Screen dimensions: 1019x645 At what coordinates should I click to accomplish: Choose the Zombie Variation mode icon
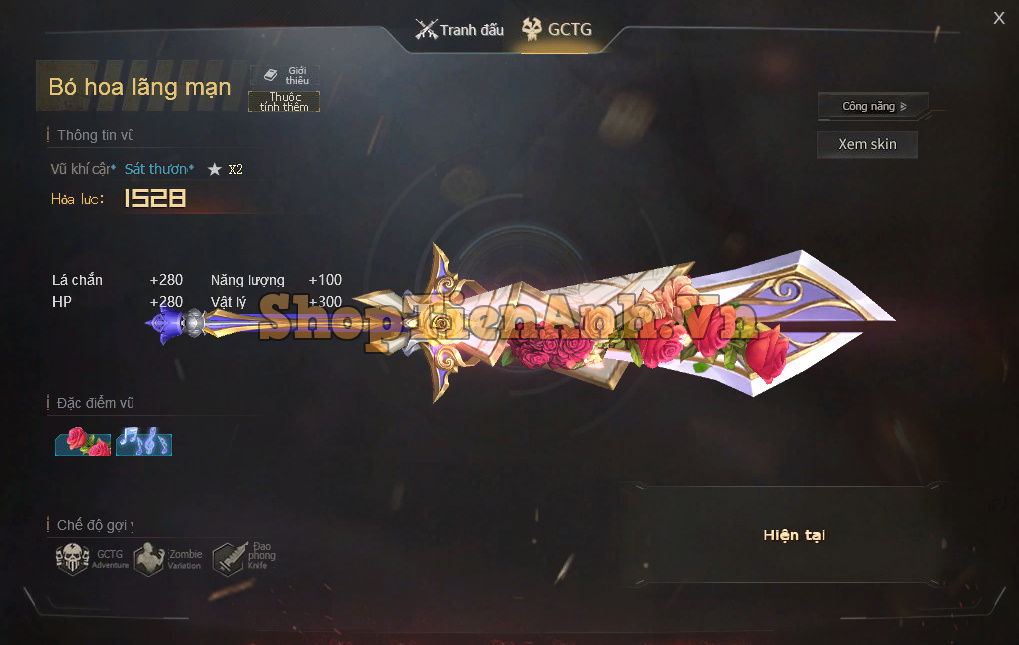tap(168, 558)
